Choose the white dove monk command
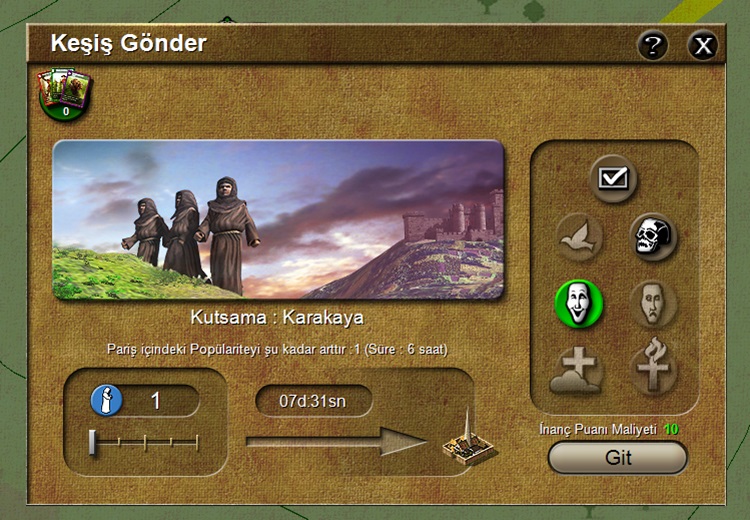Screen dimensions: 750x520 [x=580, y=237]
